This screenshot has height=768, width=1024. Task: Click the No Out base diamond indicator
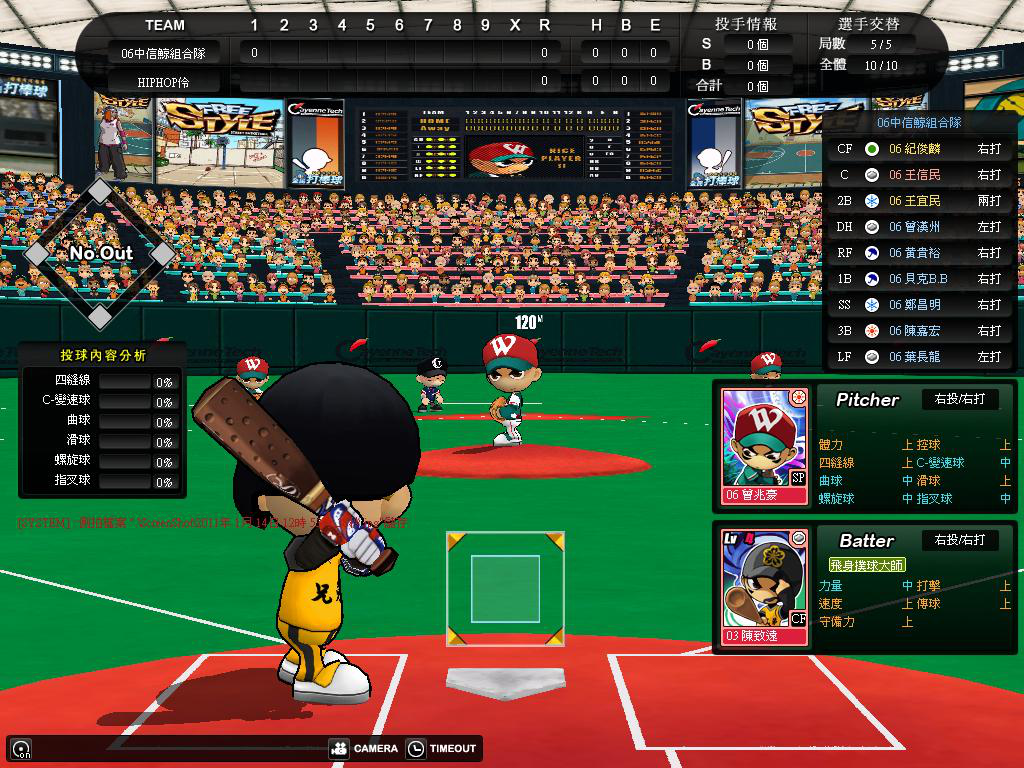coord(100,253)
